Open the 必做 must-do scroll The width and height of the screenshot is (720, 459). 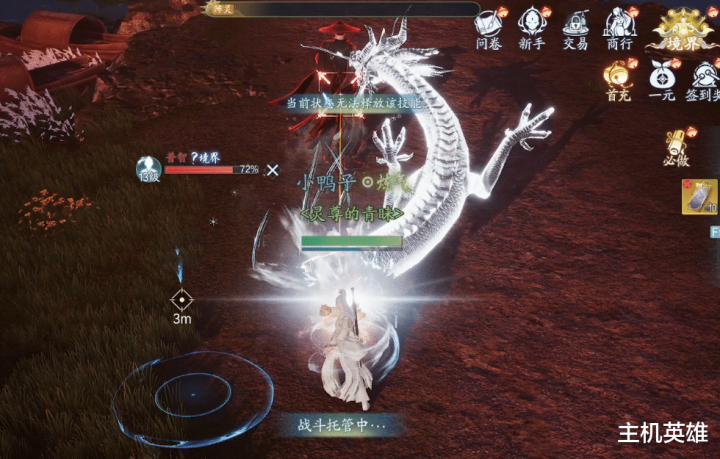(x=678, y=146)
